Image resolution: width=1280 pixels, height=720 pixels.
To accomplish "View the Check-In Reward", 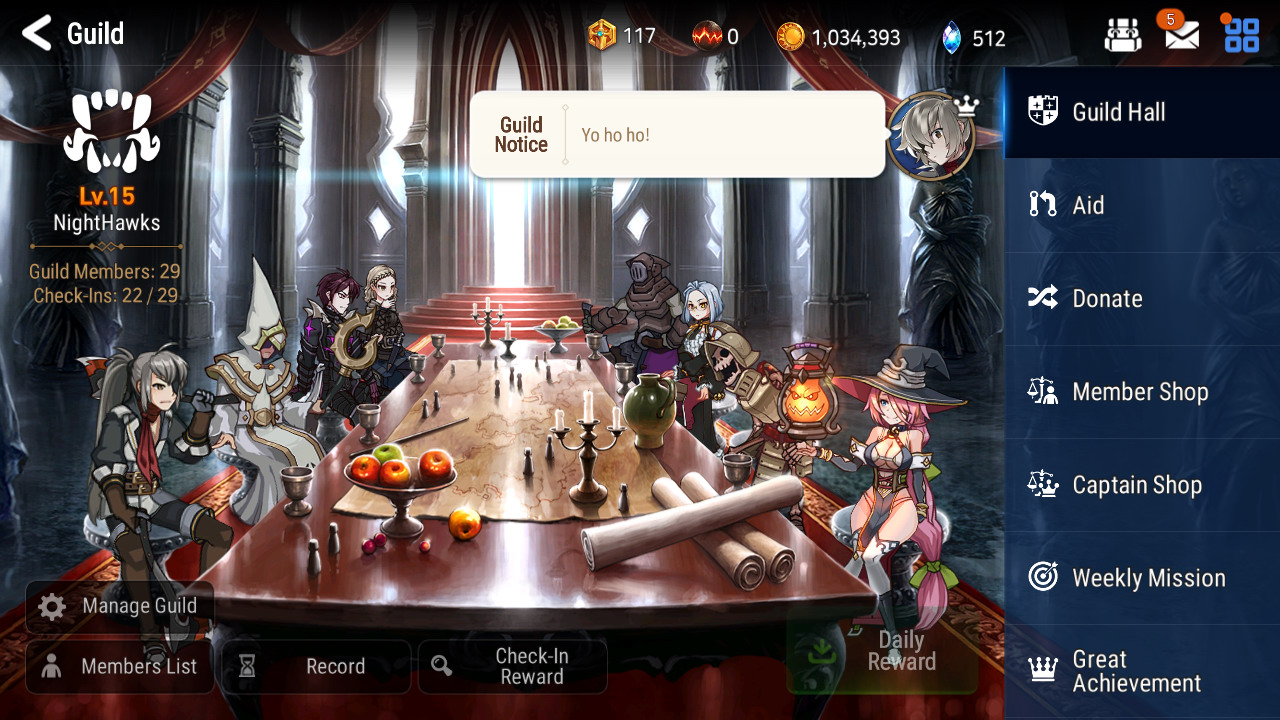I will click(512, 667).
